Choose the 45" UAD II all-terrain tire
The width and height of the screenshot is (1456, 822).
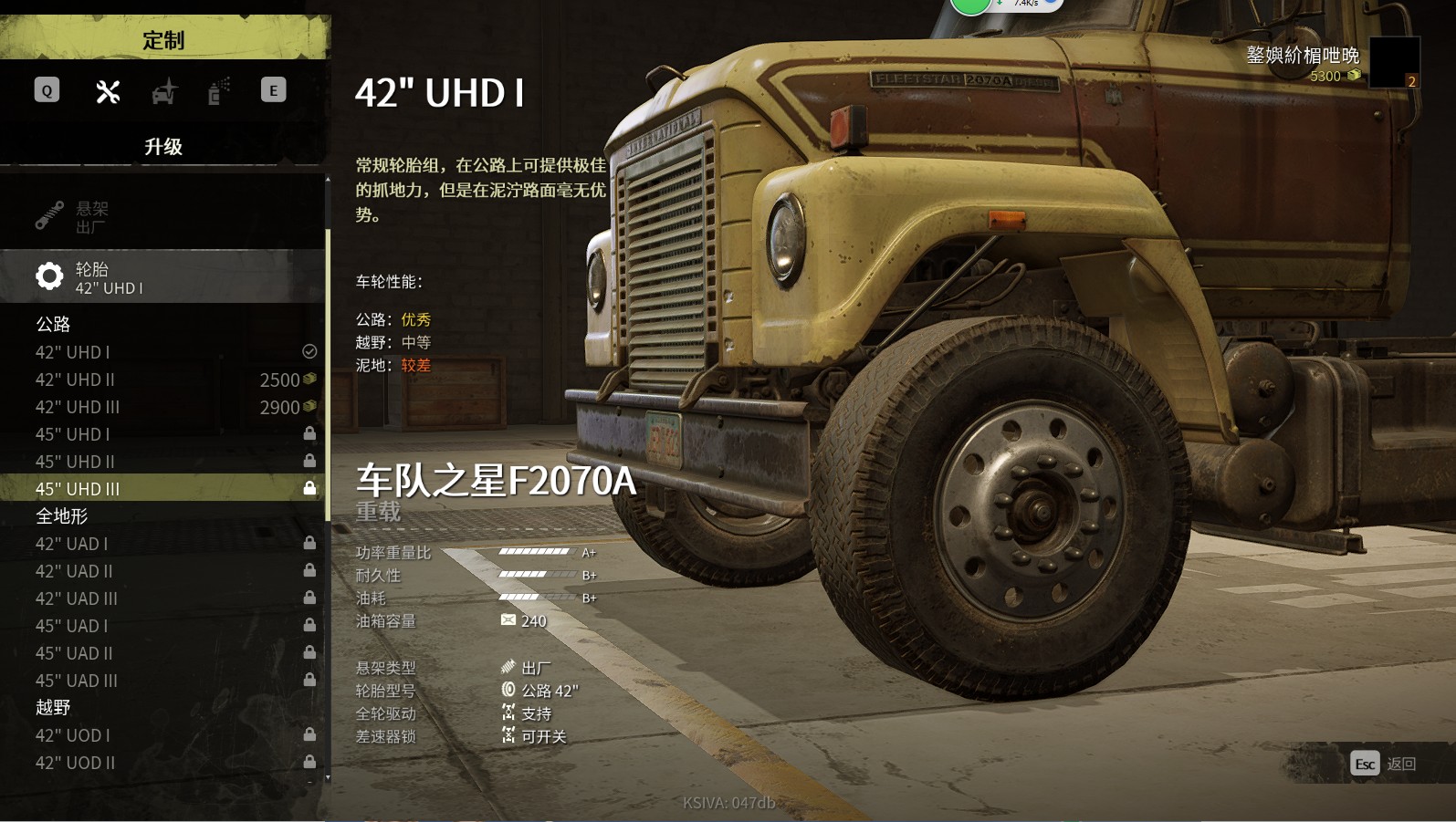[162, 653]
